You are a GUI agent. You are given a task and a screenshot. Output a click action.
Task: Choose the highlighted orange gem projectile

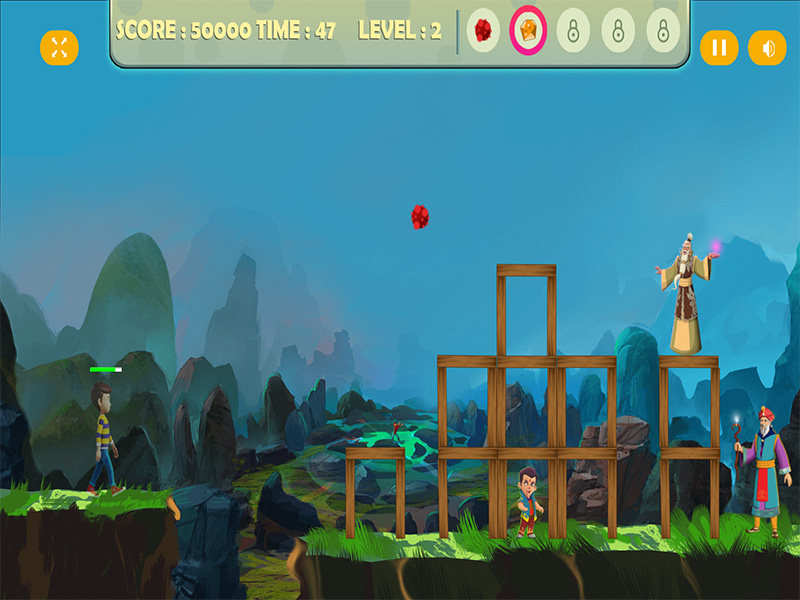[x=528, y=31]
